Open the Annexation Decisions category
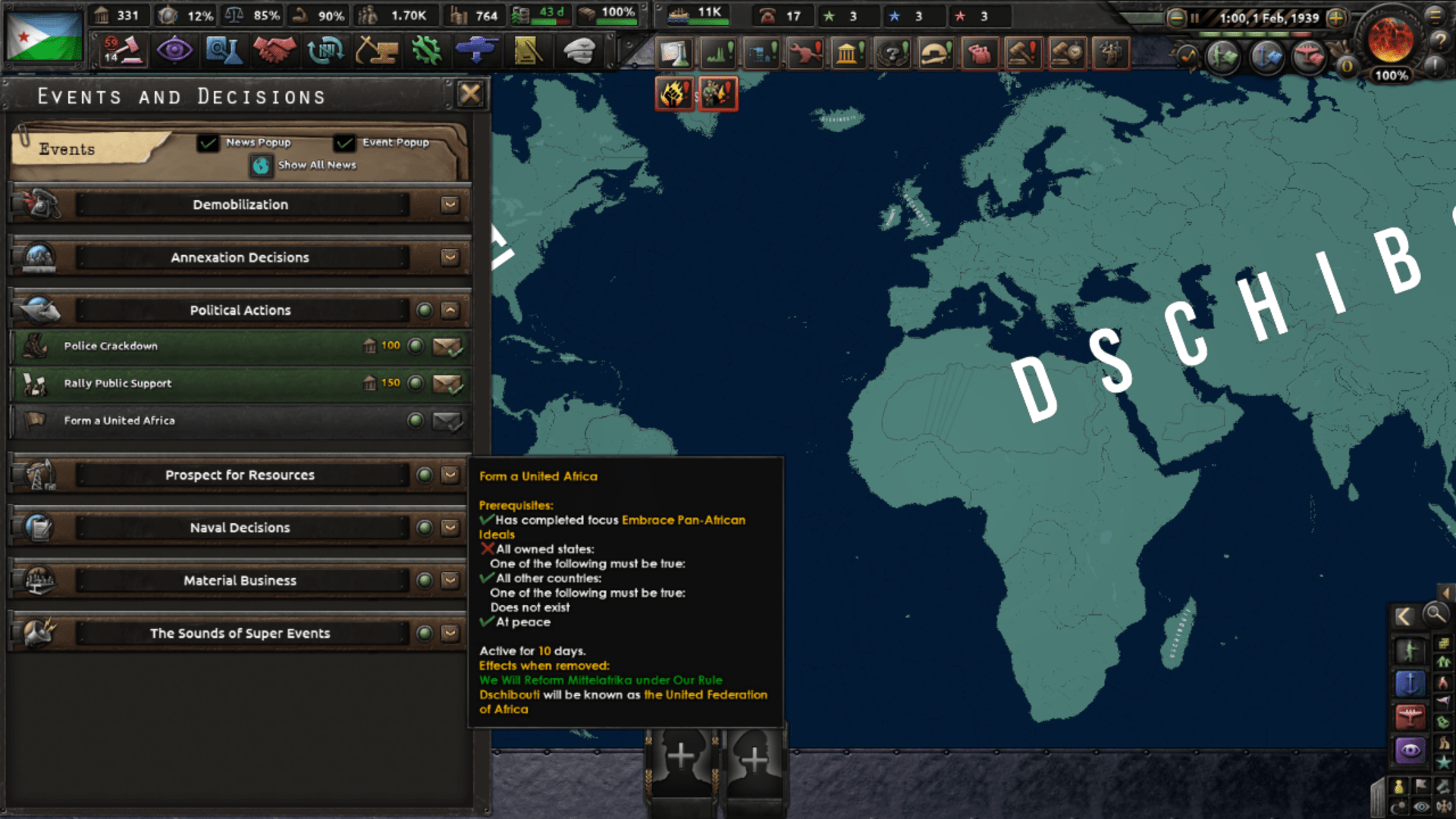This screenshot has width=1456, height=819. point(449,257)
